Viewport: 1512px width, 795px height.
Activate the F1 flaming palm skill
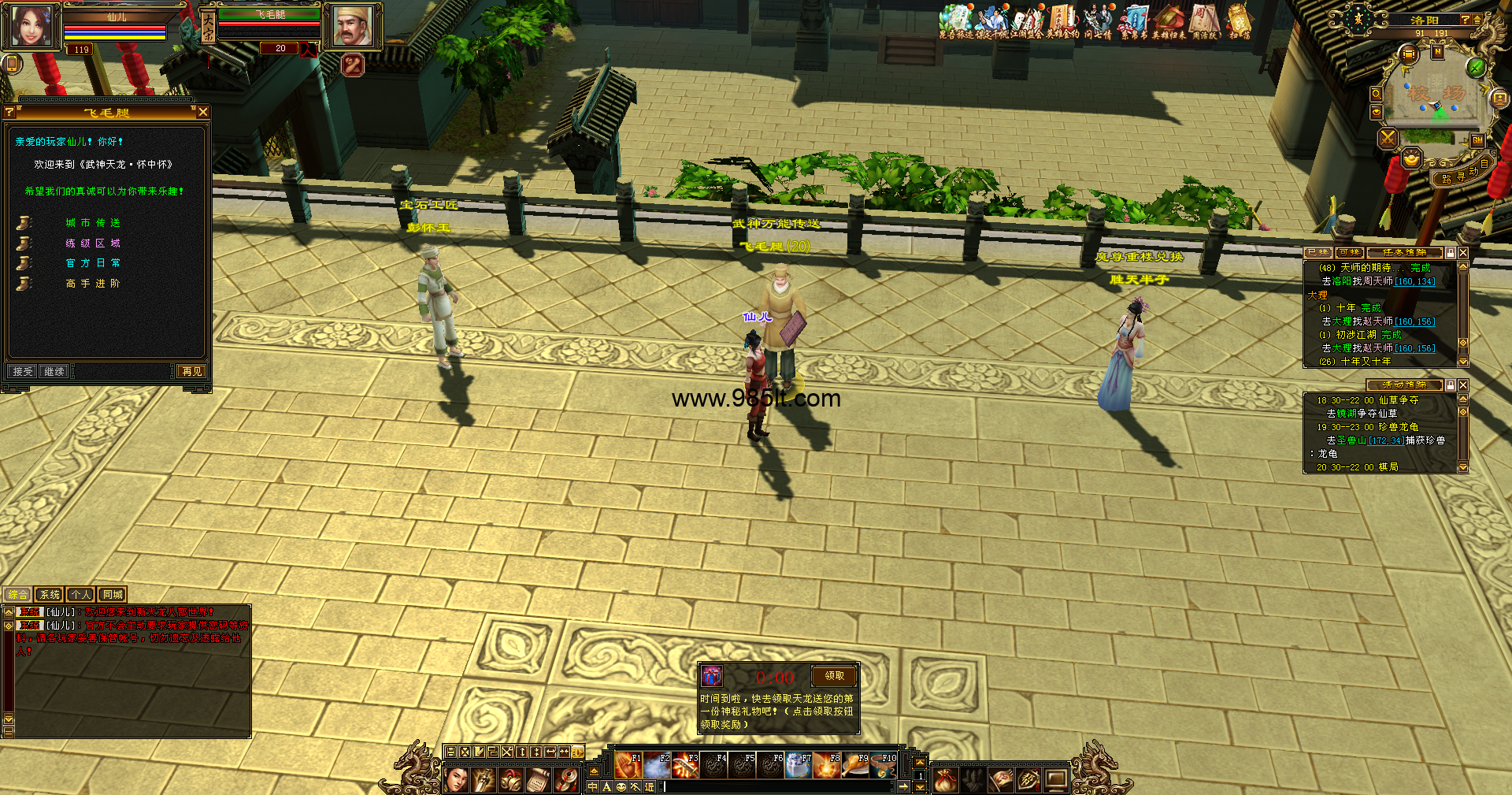pyautogui.click(x=628, y=765)
